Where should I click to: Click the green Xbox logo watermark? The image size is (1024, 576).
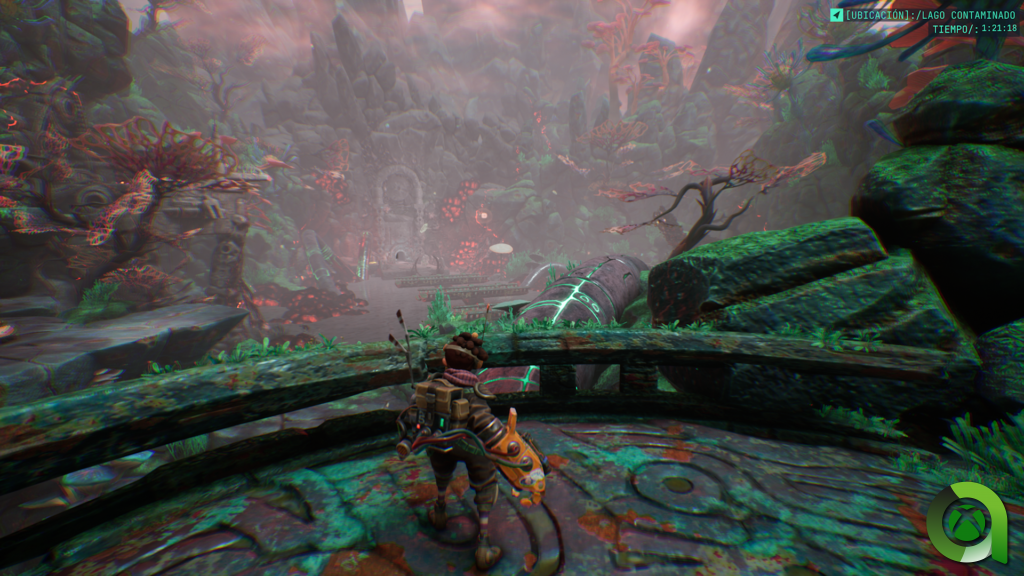tap(965, 523)
